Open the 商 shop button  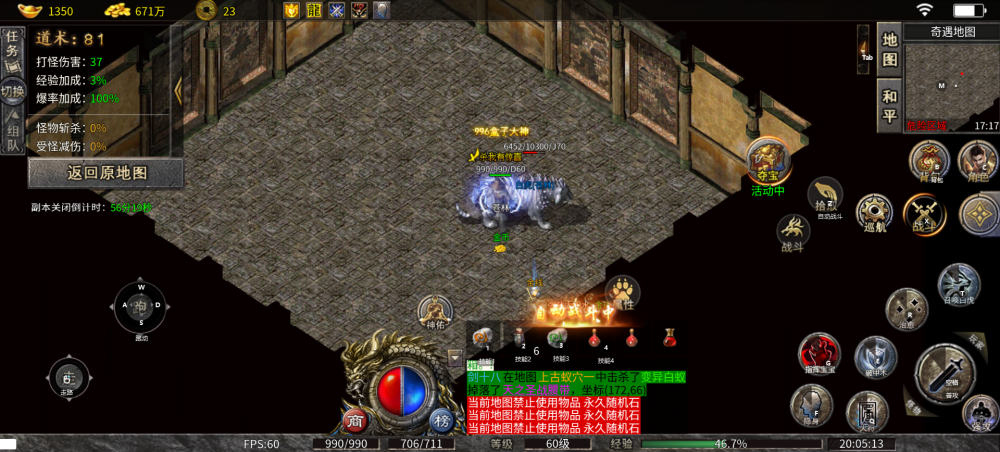pyautogui.click(x=354, y=419)
